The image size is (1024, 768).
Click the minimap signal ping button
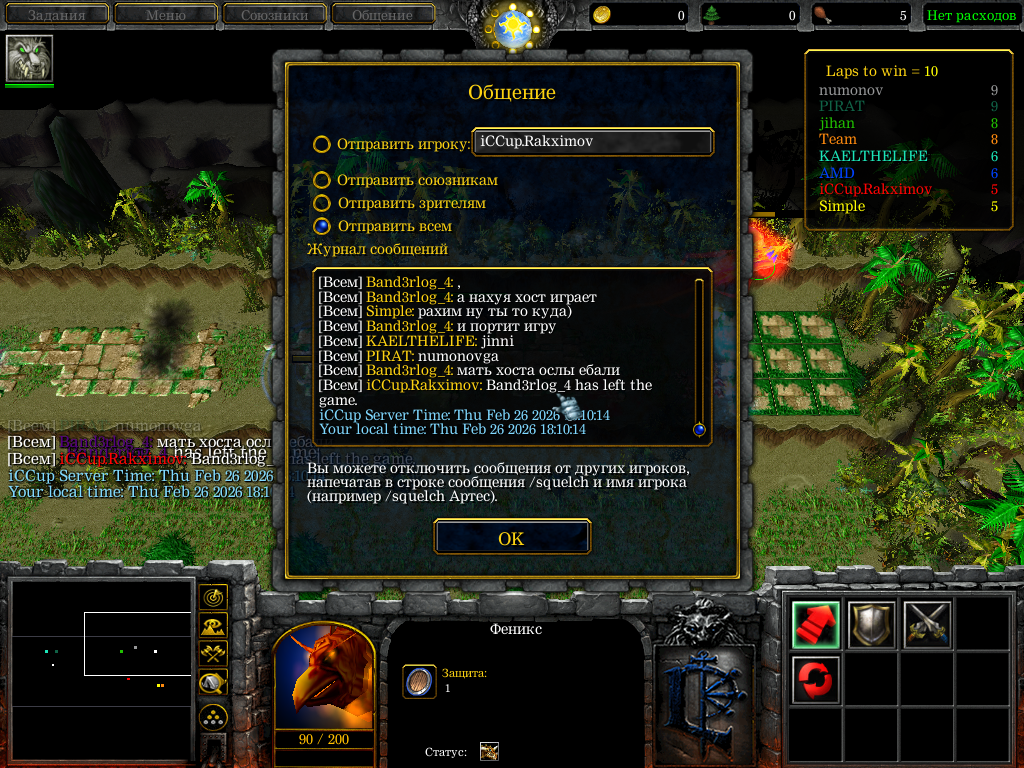212,598
